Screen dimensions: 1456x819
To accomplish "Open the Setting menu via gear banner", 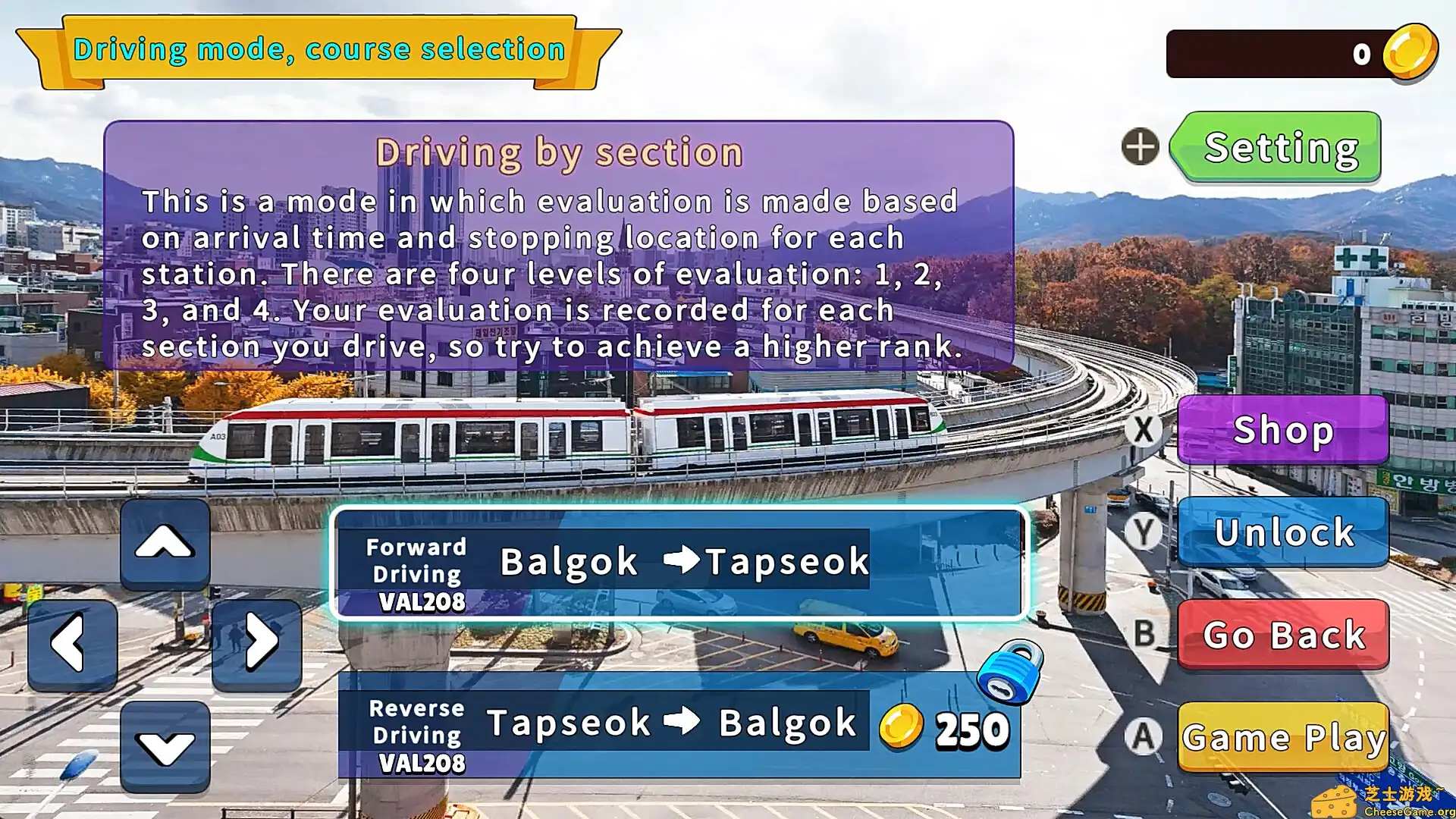I will (x=1278, y=149).
